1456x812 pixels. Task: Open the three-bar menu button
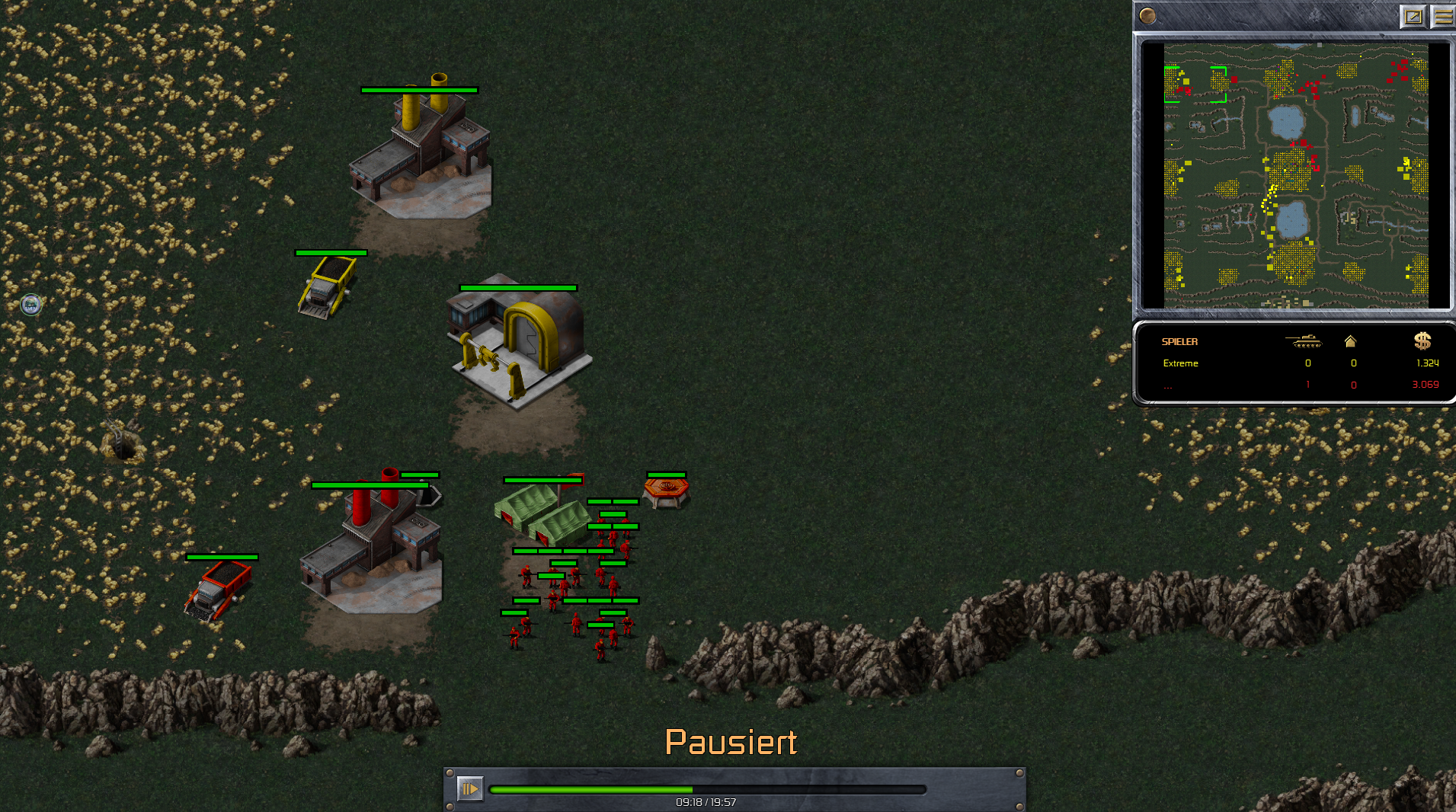[x=1443, y=16]
